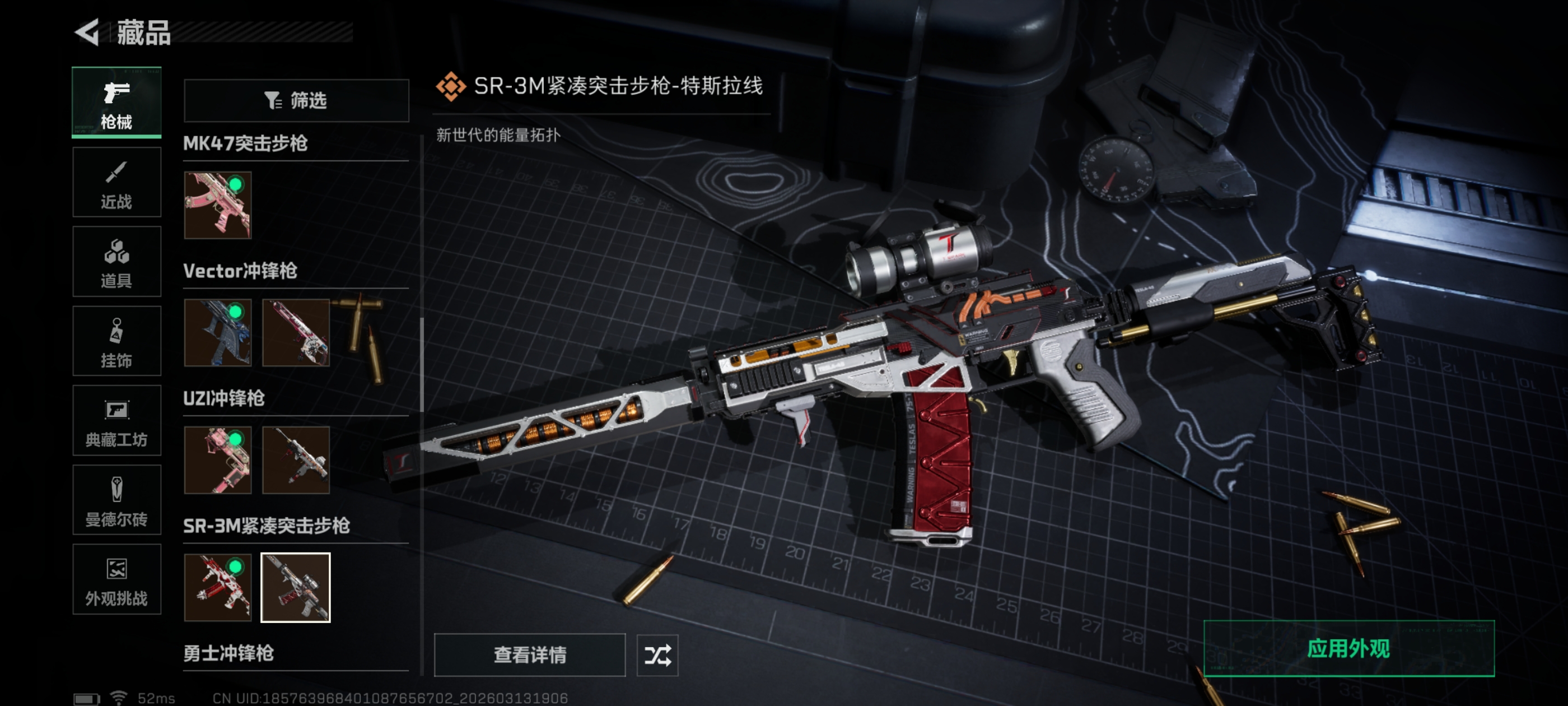1568x706 pixels.
Task: Switch to the 枪械 firearms tab
Action: coord(116,103)
